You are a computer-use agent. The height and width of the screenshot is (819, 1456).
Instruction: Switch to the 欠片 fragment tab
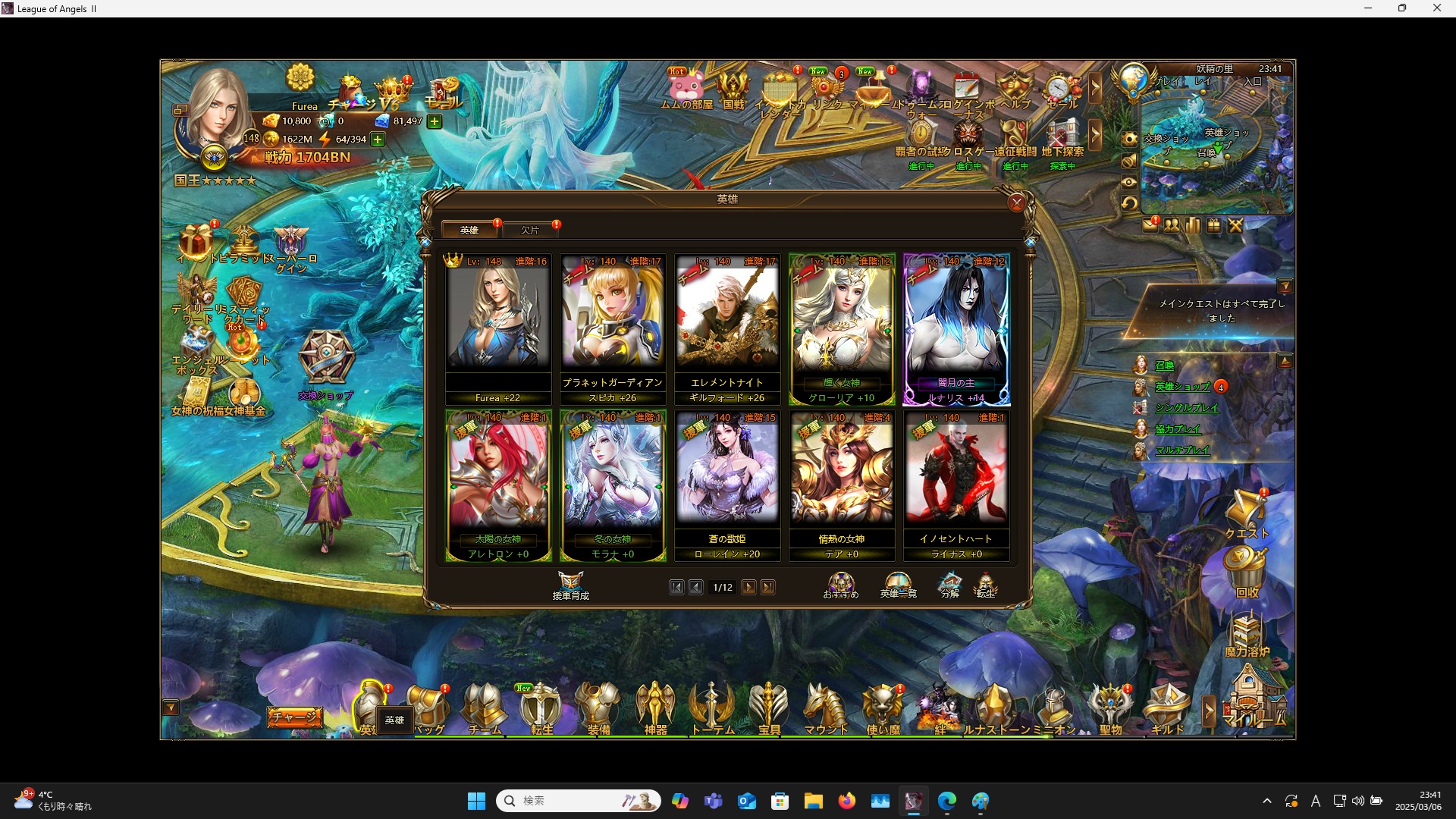pyautogui.click(x=529, y=229)
